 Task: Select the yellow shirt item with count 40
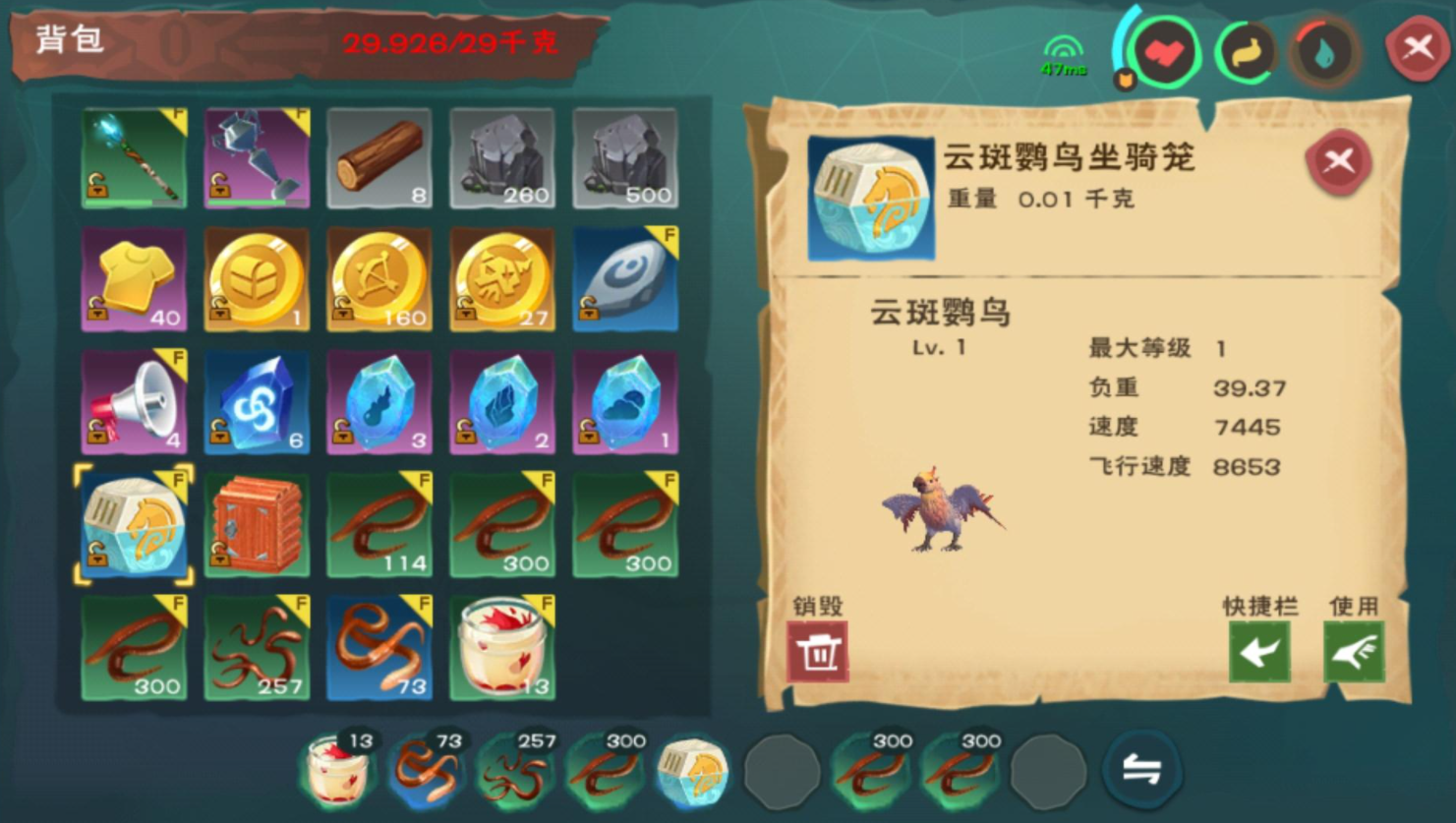tap(134, 280)
